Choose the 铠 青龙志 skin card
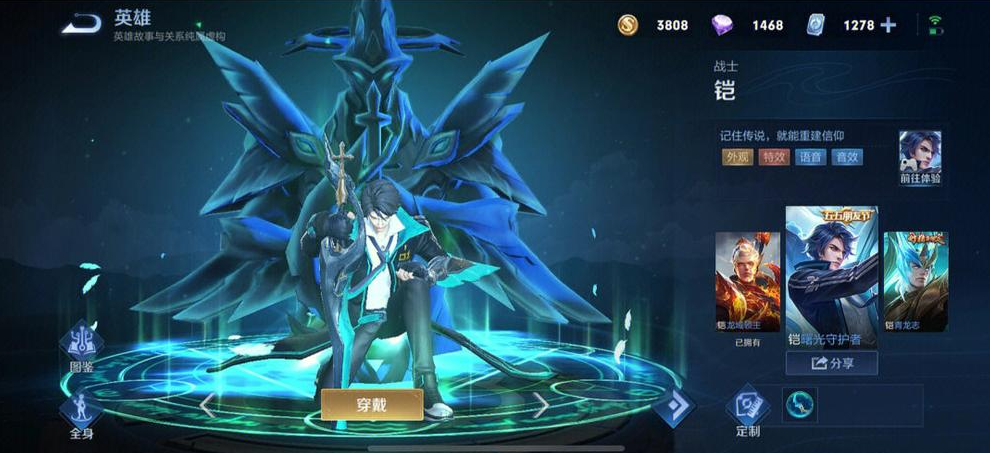The image size is (990, 453). coord(914,282)
